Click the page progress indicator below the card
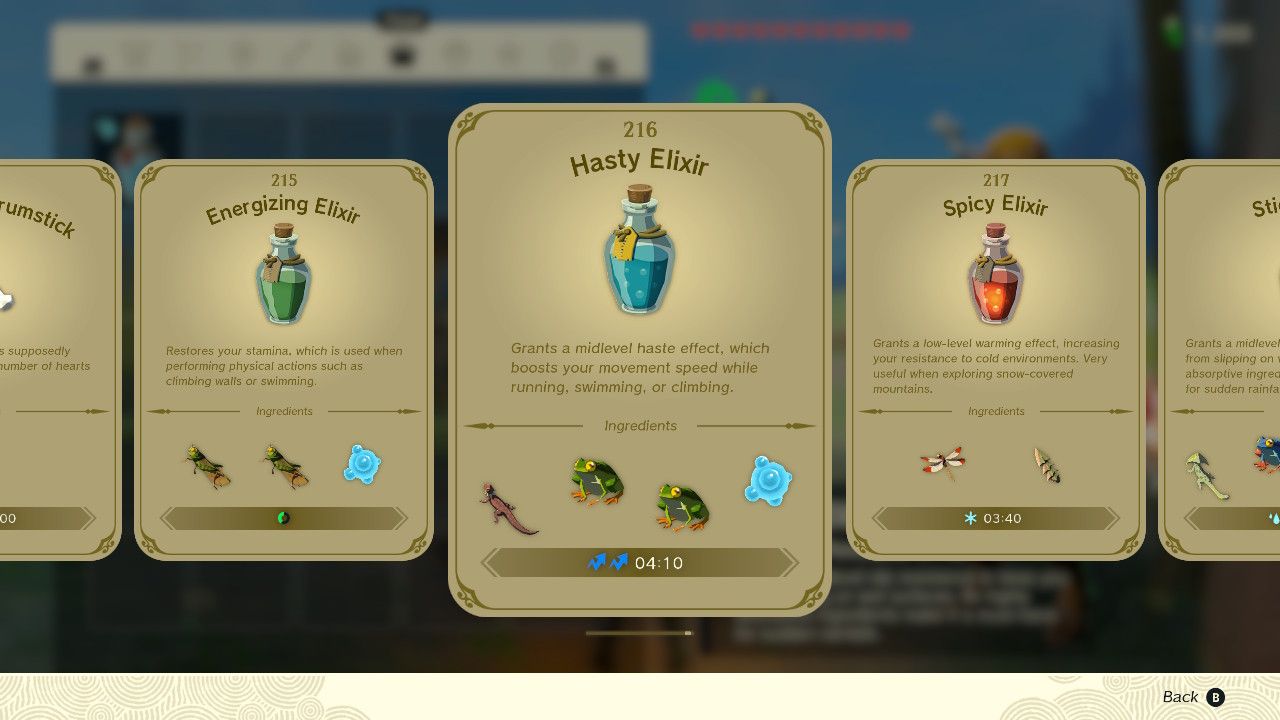 639,632
